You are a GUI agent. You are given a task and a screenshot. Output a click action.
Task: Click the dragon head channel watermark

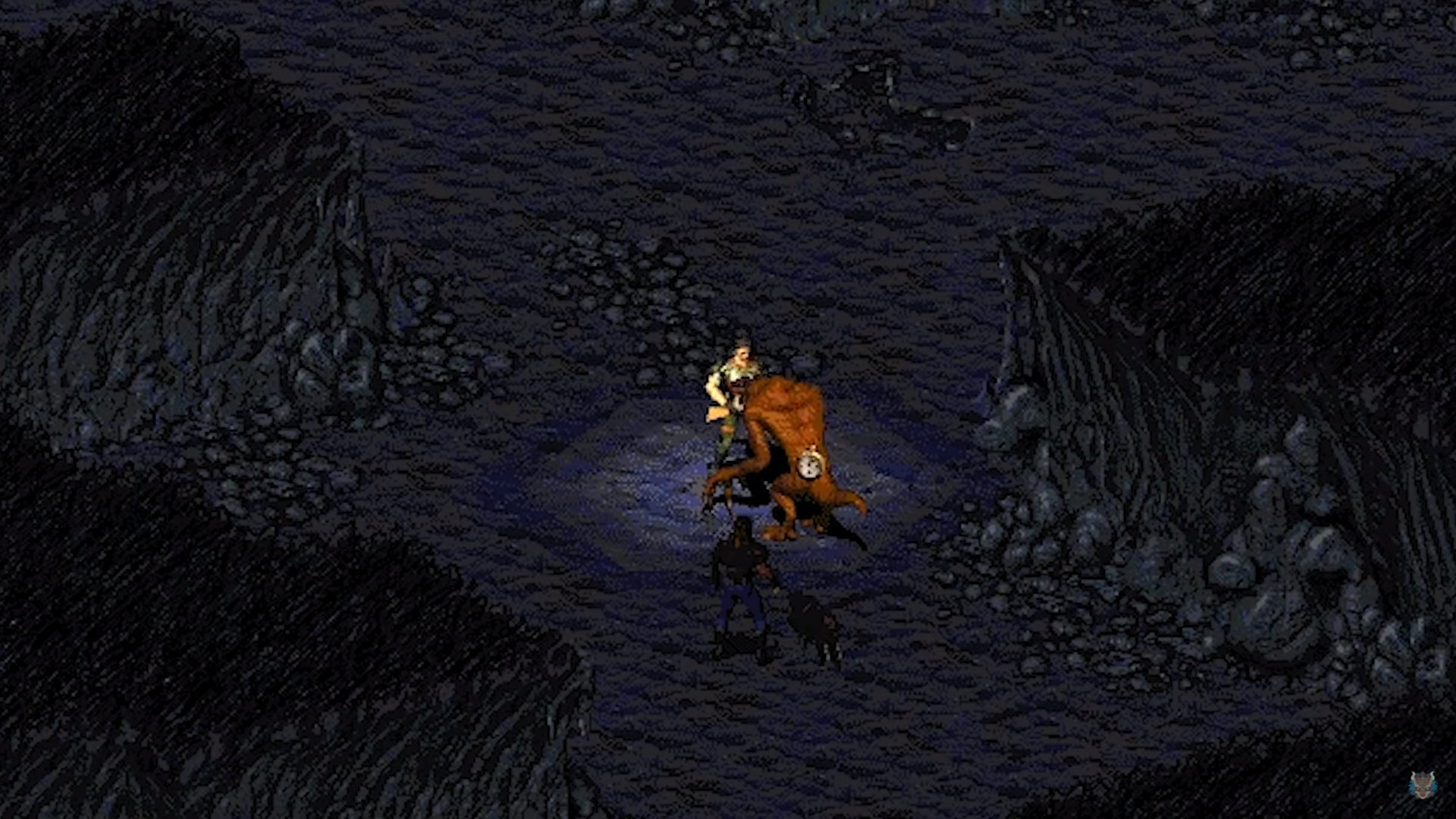tap(1422, 784)
